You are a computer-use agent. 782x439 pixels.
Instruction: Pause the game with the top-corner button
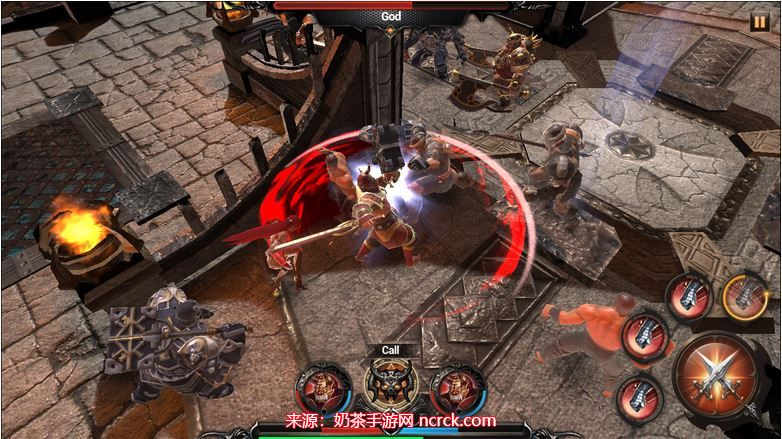click(x=759, y=21)
